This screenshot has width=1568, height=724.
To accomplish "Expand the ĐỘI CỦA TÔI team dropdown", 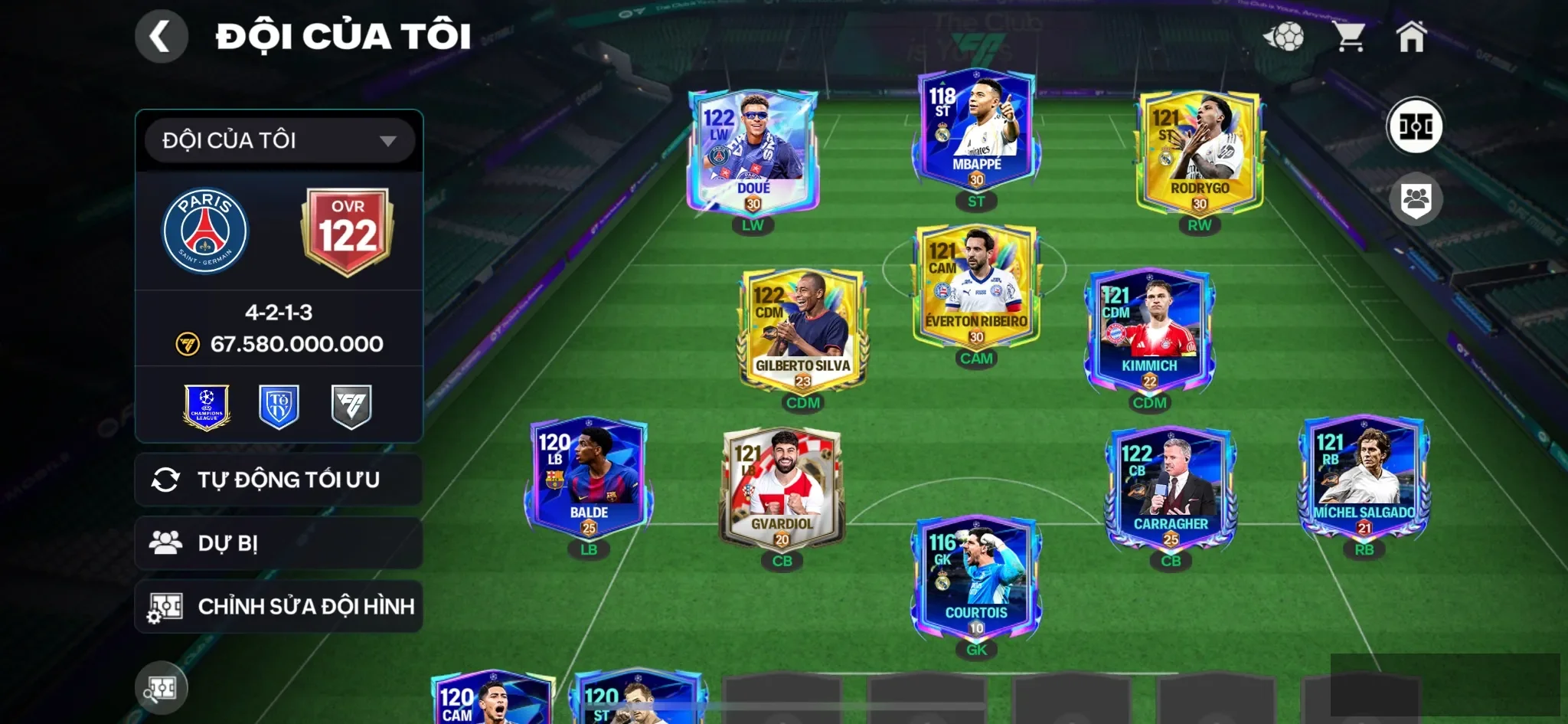I will [279, 140].
